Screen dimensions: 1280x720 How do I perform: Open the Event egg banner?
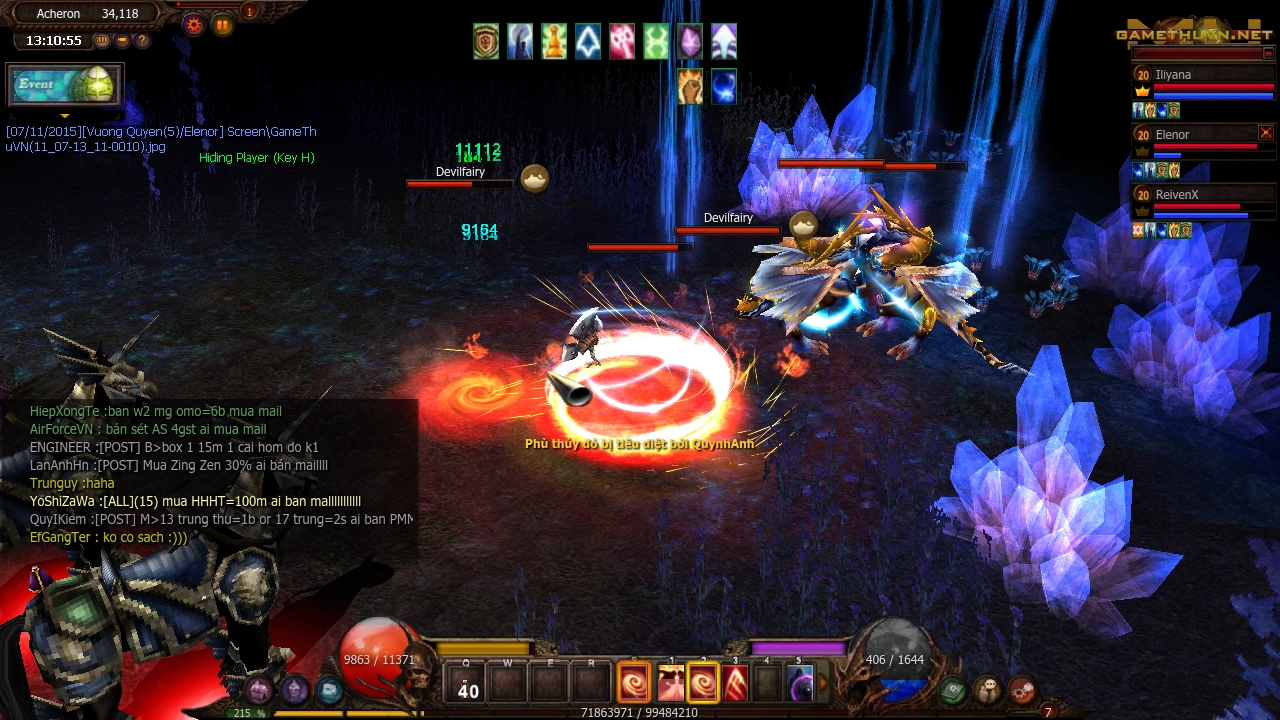[65, 85]
